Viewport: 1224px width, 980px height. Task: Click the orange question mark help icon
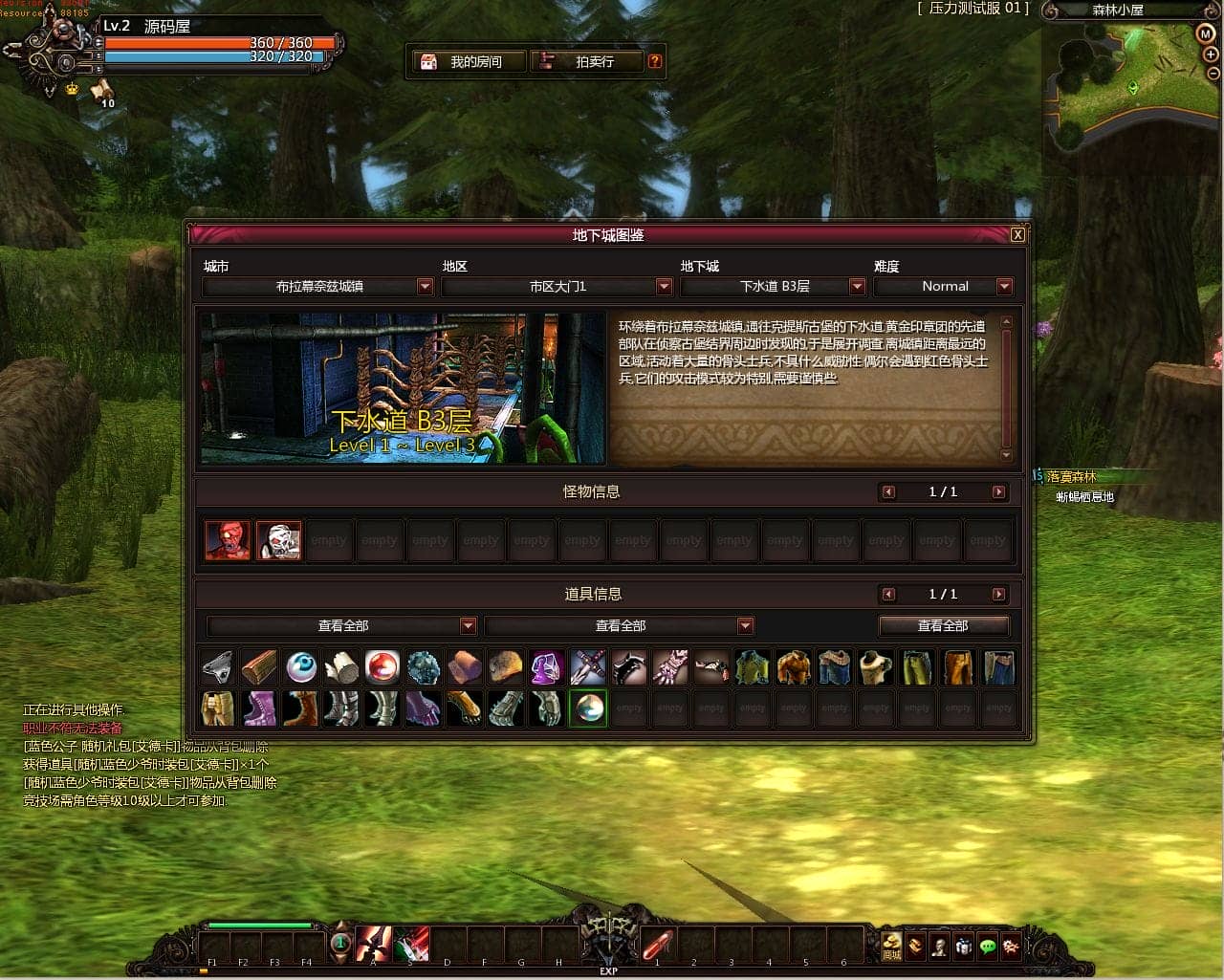[x=655, y=61]
